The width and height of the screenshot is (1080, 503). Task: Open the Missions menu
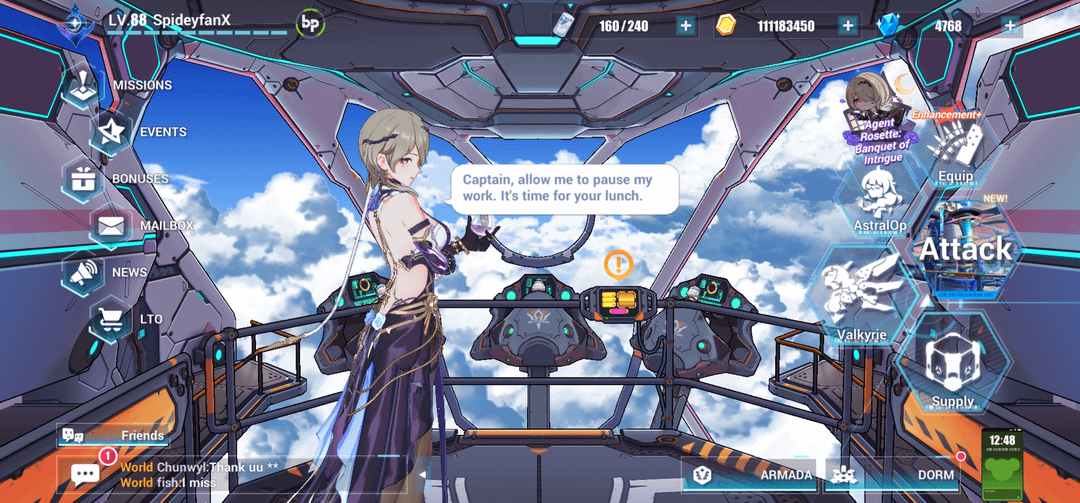click(x=87, y=86)
